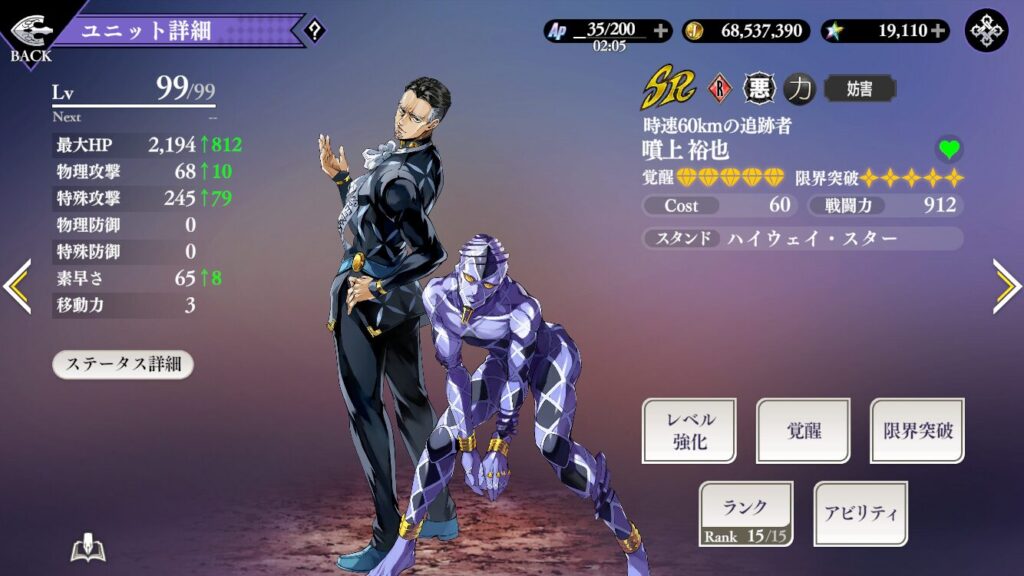
Task: Add star gems with the plus button
Action: pos(938,31)
